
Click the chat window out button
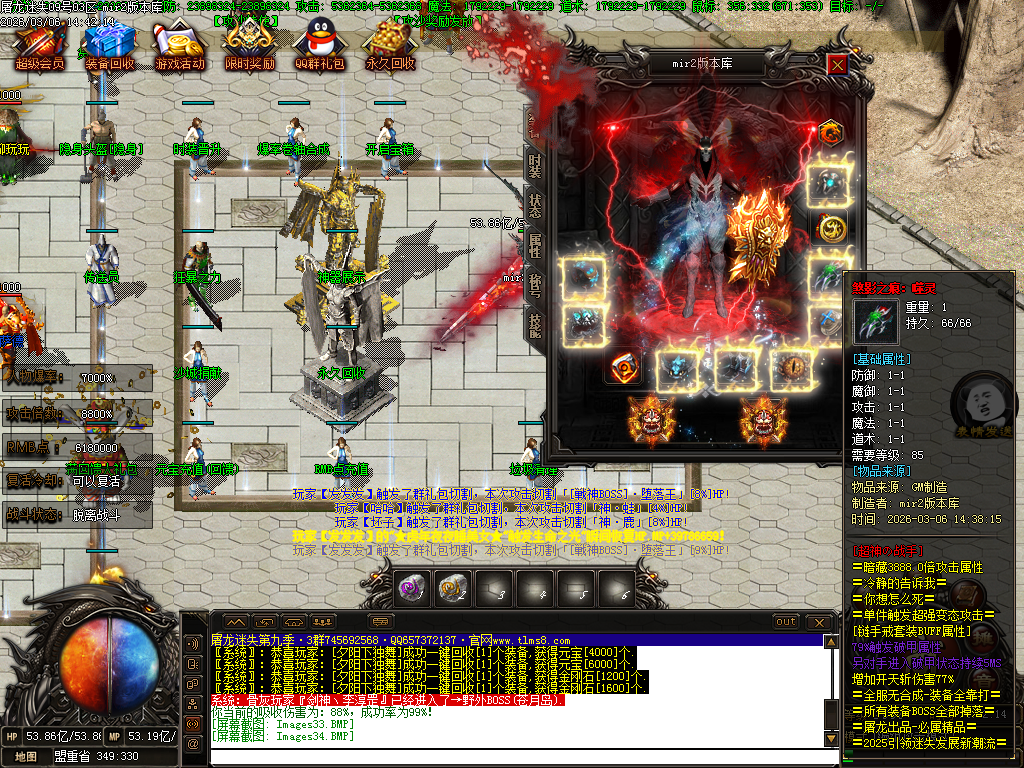[787, 622]
